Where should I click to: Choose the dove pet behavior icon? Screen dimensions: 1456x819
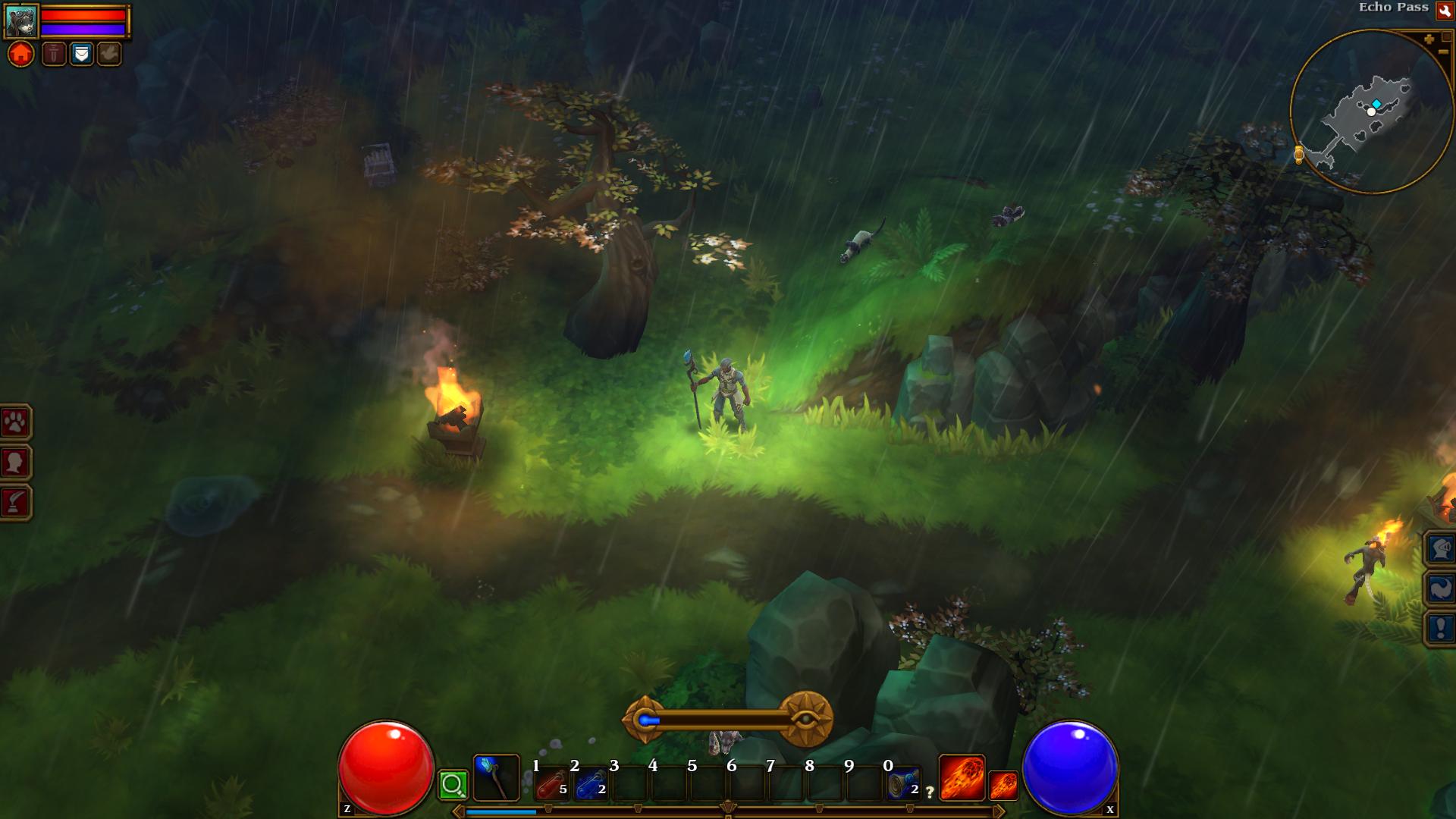[108, 54]
